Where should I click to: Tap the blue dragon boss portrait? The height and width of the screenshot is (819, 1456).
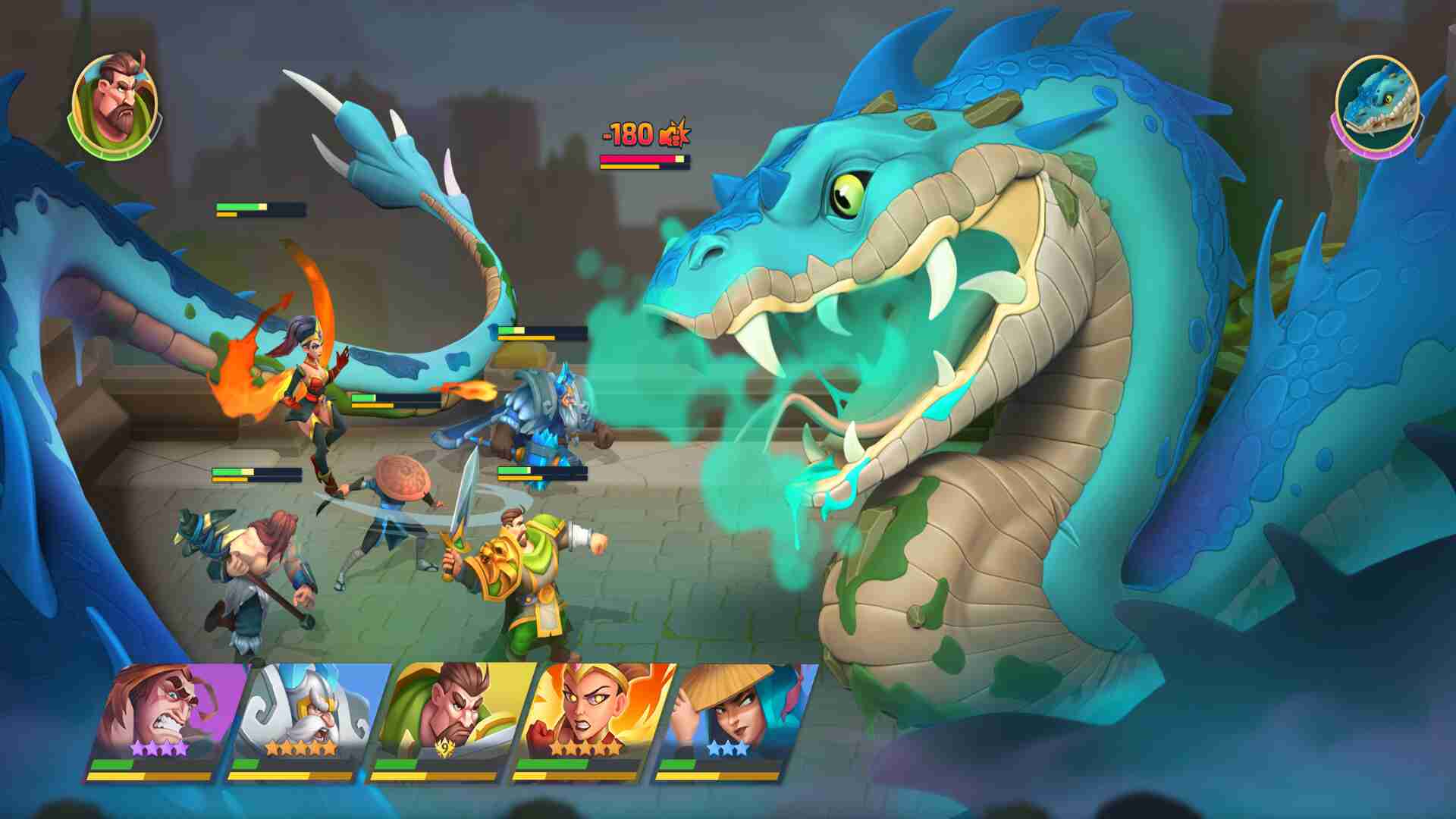[1376, 104]
